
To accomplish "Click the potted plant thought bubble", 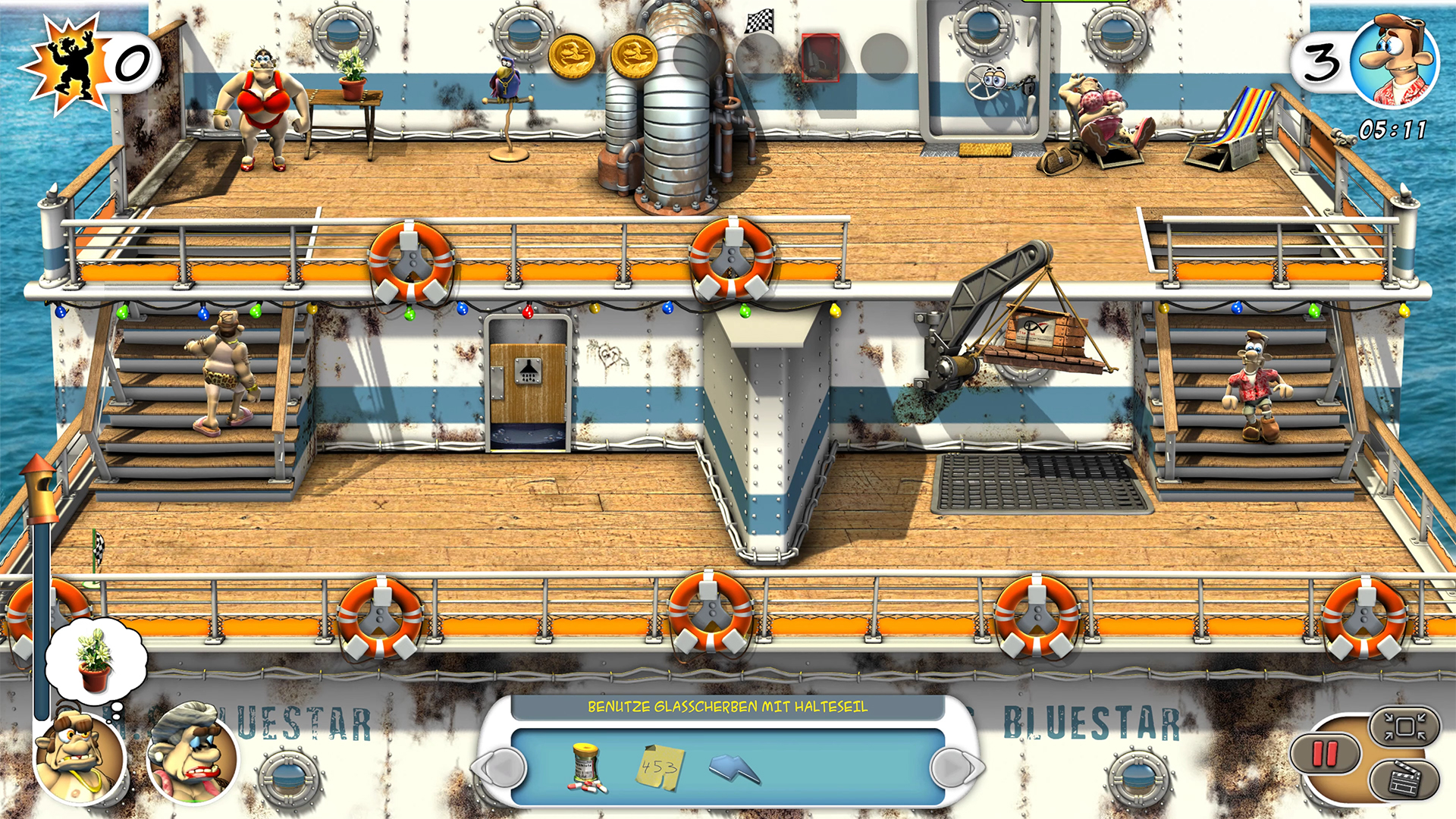I will [96, 661].
